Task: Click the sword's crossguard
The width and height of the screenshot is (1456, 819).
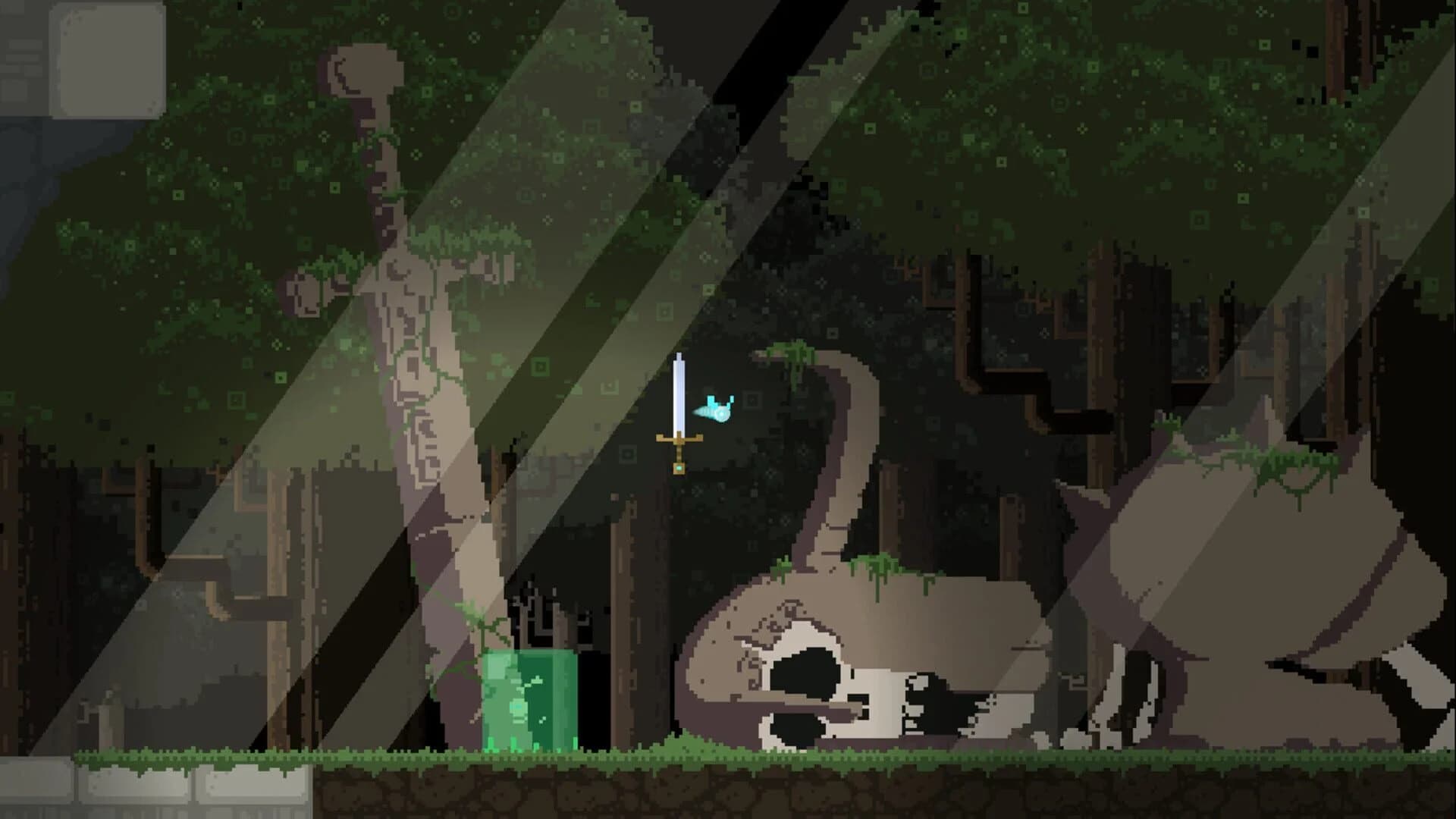Action: (677, 438)
